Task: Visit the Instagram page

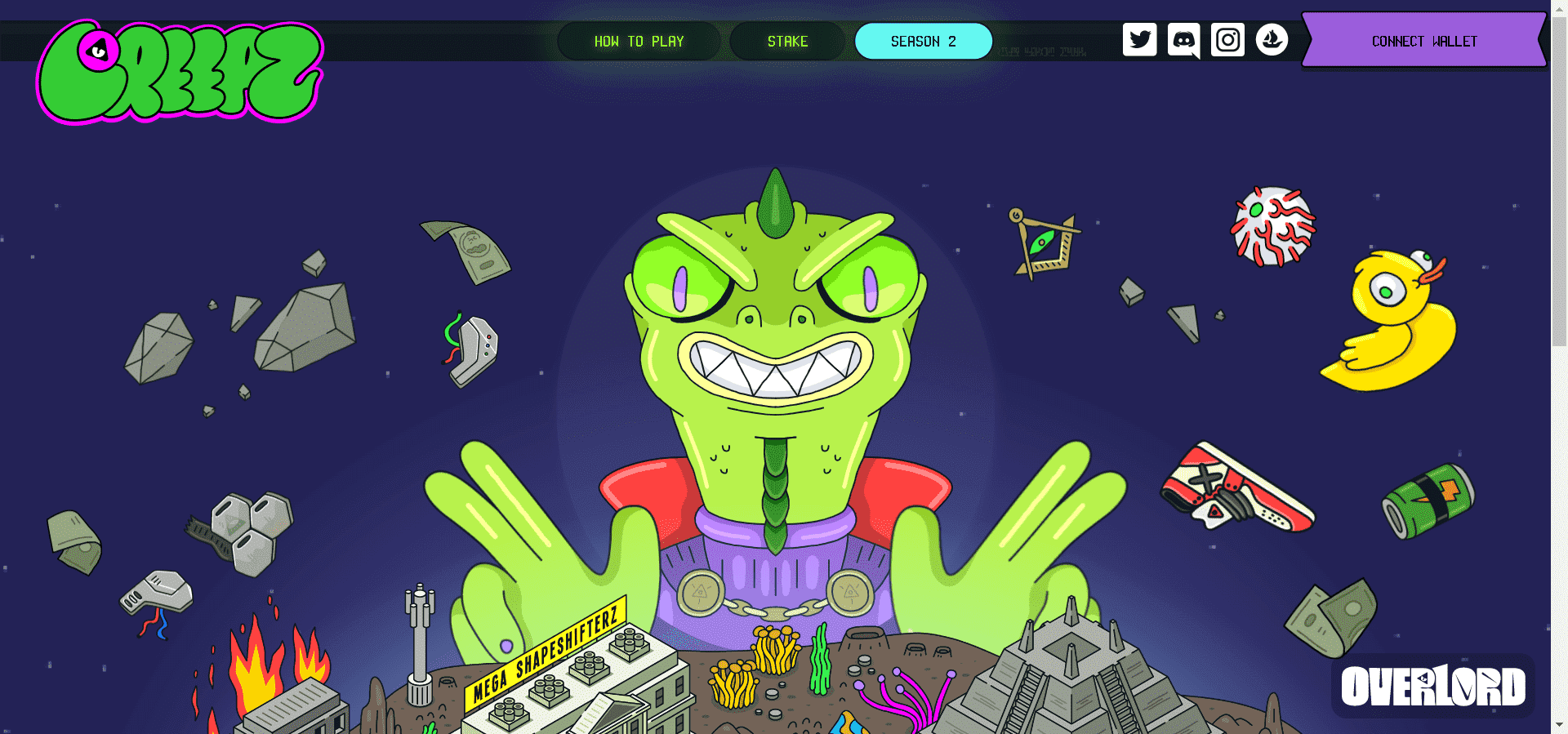Action: [x=1227, y=38]
